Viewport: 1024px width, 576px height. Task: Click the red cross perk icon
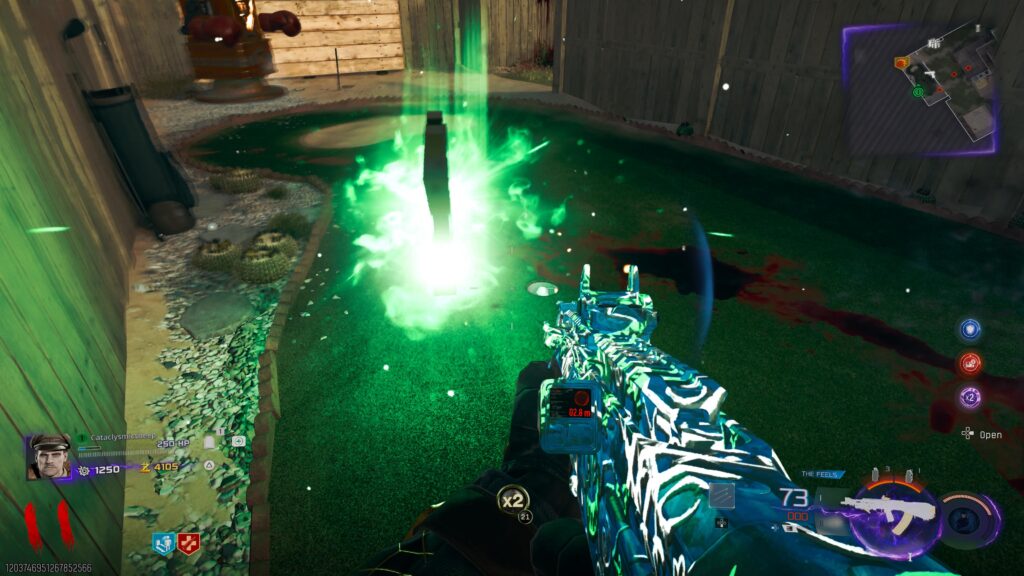tap(188, 543)
